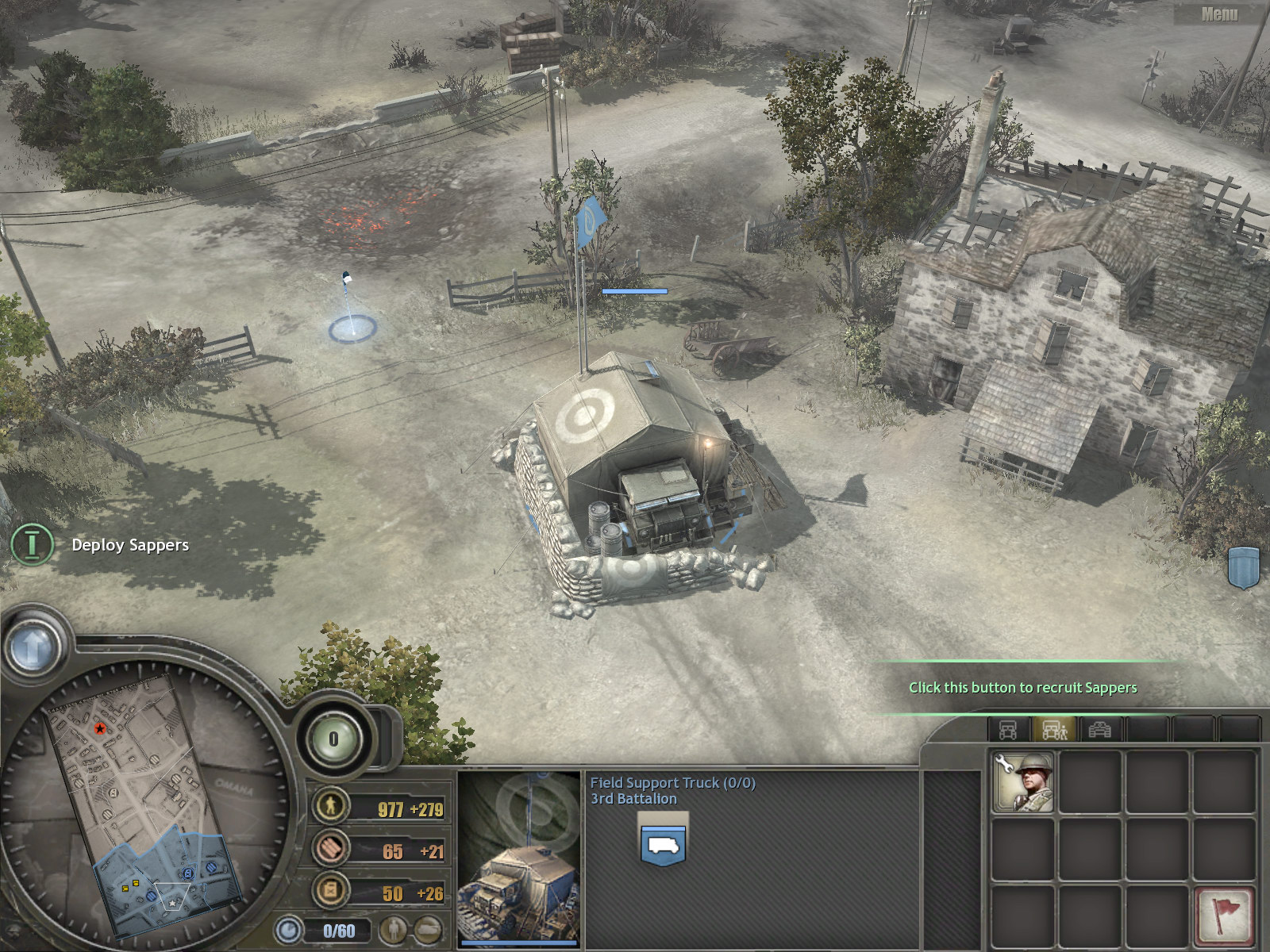Select the truck and infantry production tab

[x=1054, y=729]
